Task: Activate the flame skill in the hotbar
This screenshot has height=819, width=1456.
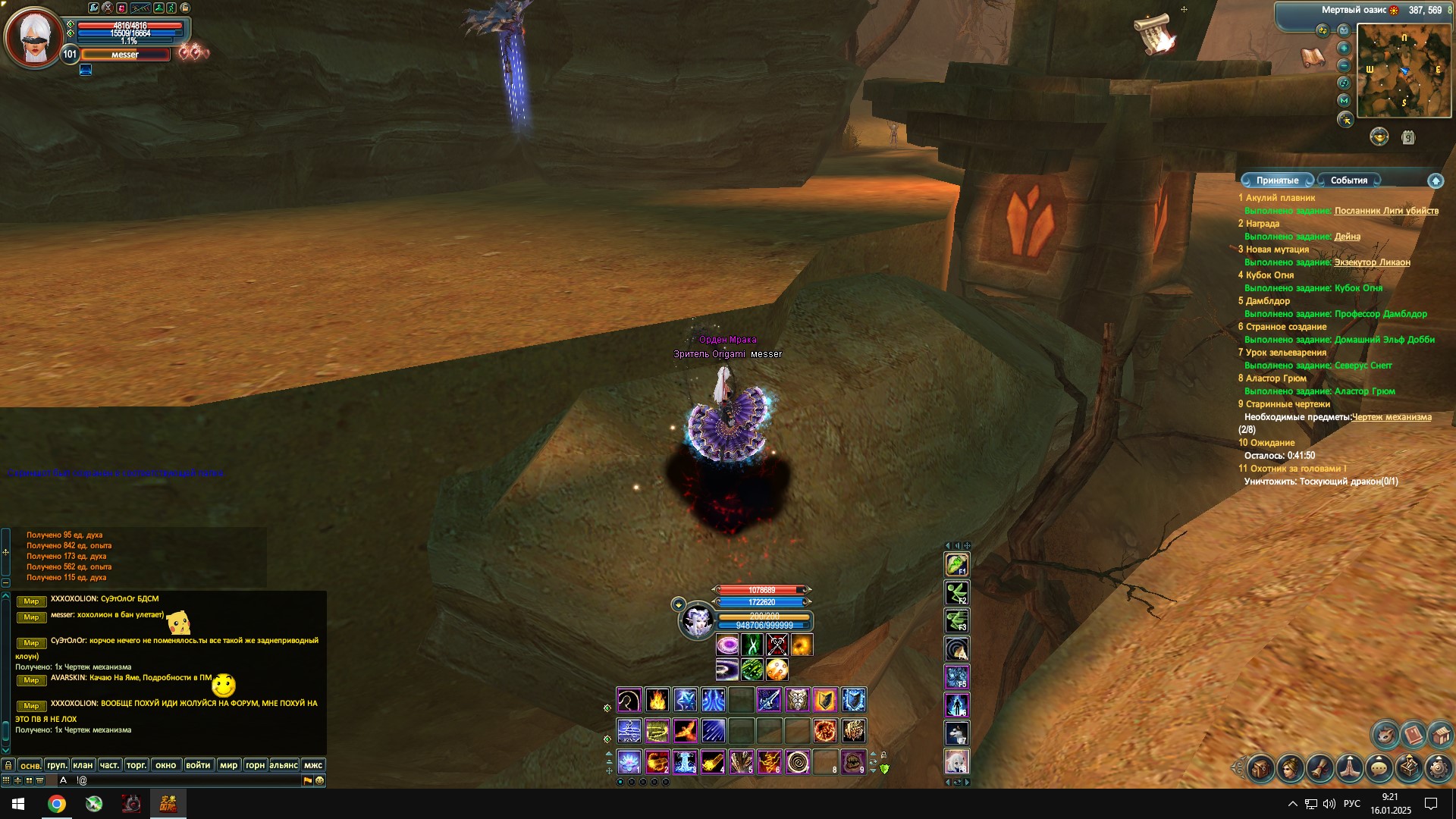Action: pyautogui.click(x=657, y=700)
